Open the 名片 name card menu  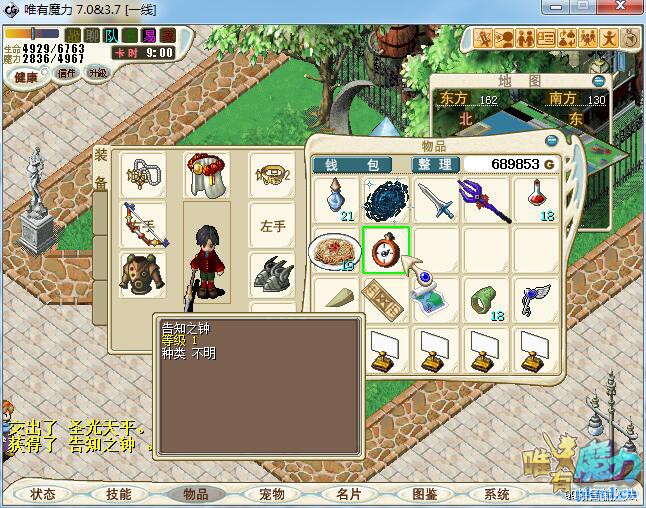click(x=347, y=494)
